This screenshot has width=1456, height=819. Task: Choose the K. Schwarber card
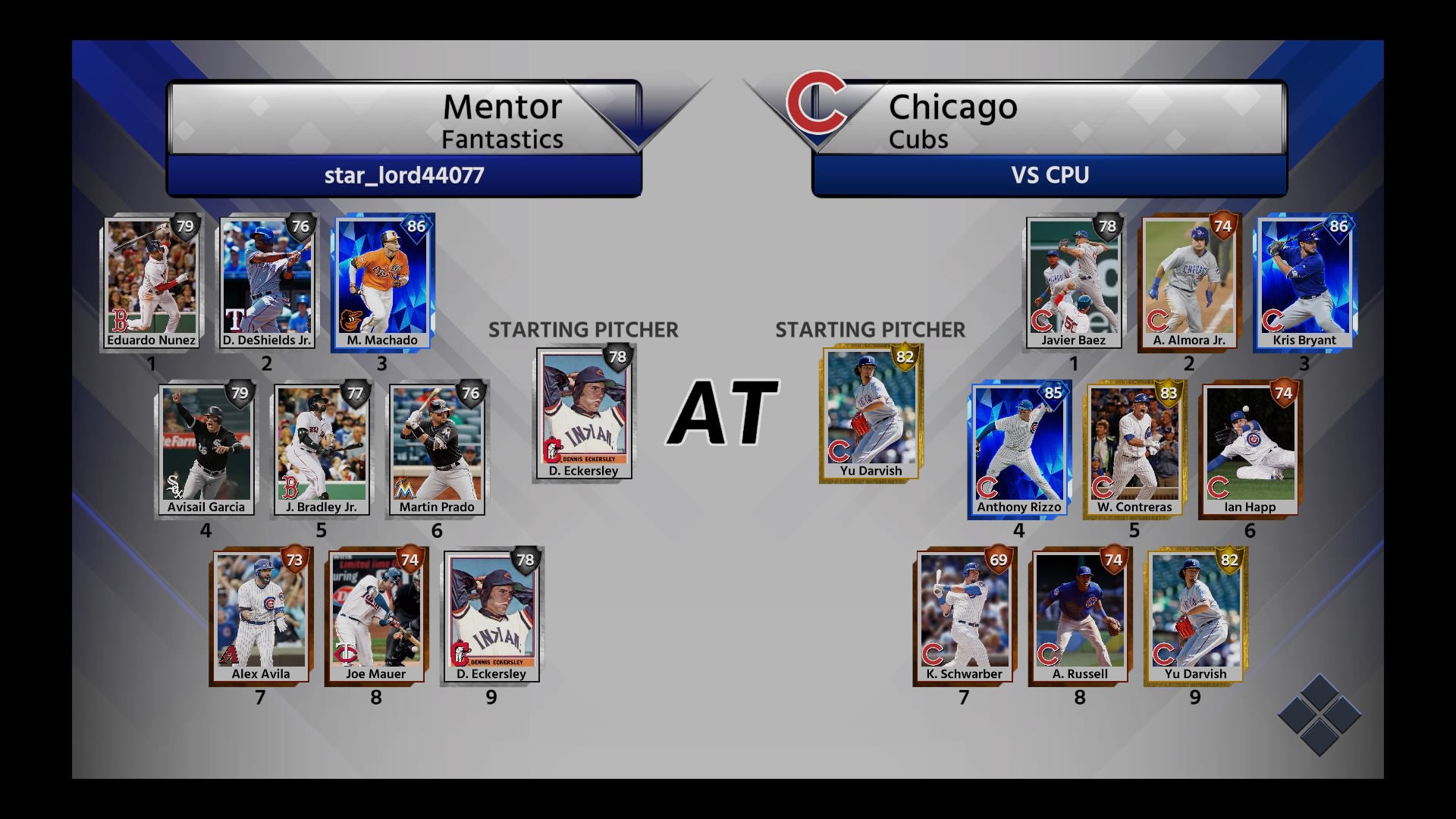pos(964,617)
